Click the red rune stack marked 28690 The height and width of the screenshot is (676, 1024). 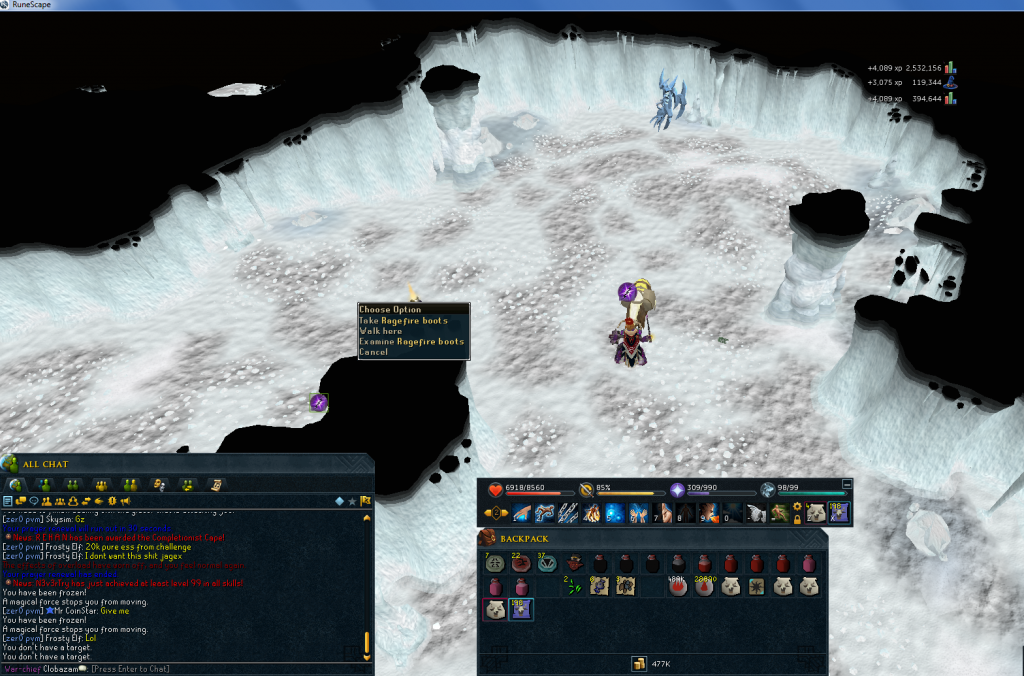(x=704, y=587)
